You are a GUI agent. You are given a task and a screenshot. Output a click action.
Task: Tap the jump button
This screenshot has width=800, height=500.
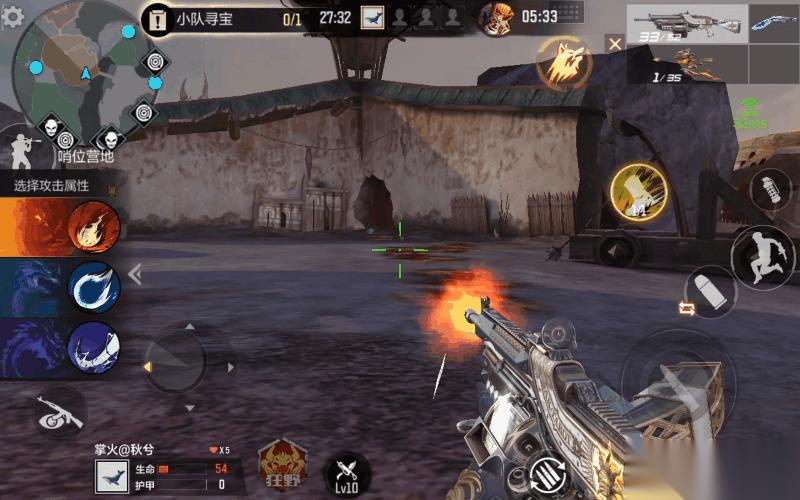762,257
